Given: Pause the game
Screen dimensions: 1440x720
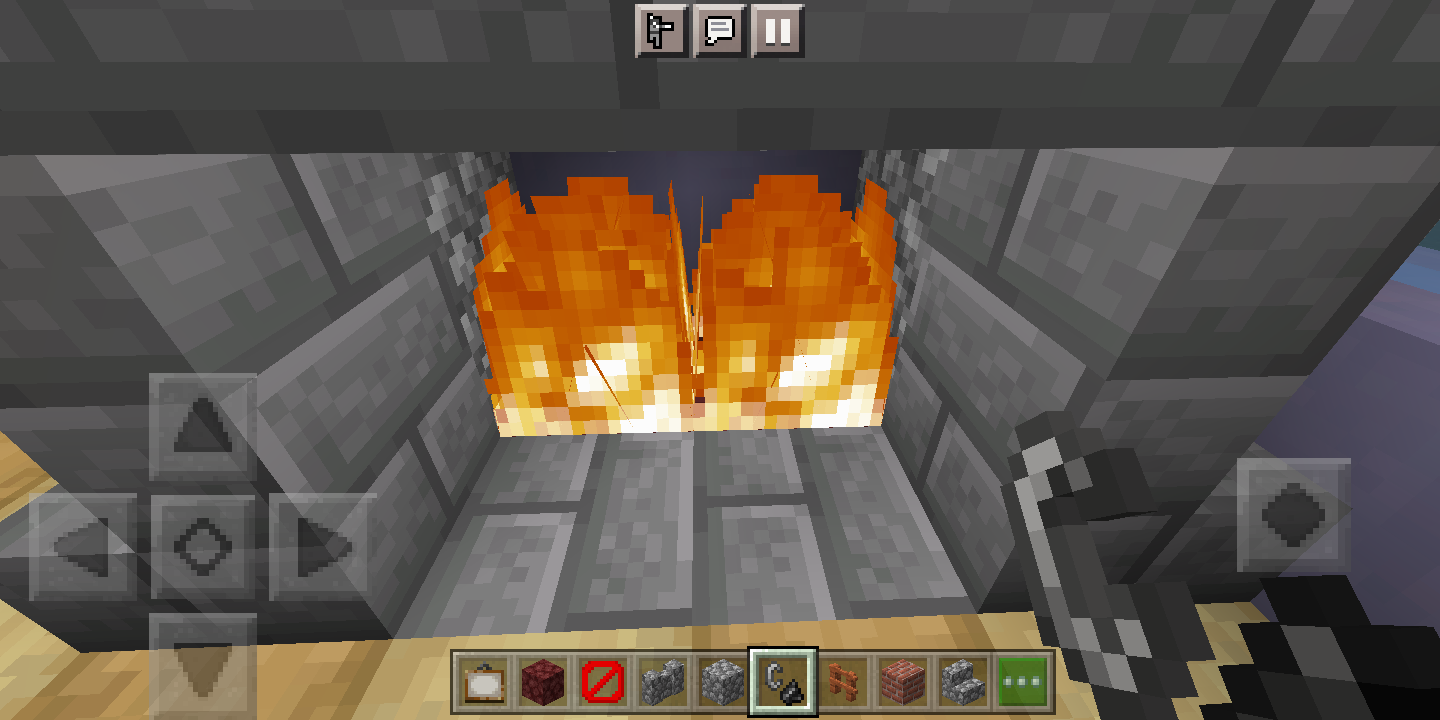Looking at the screenshot, I should point(780,29).
